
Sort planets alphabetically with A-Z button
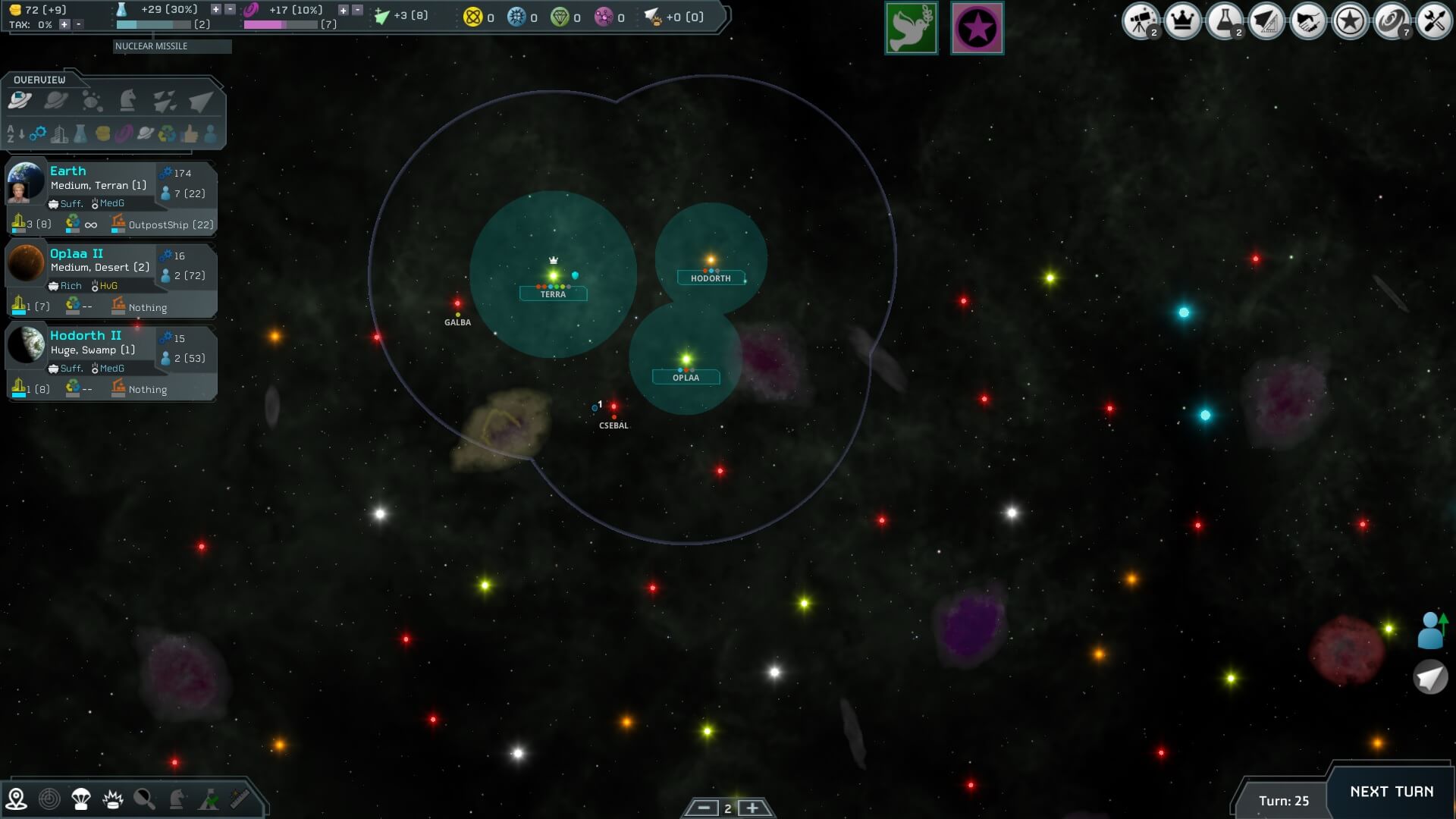(15, 135)
